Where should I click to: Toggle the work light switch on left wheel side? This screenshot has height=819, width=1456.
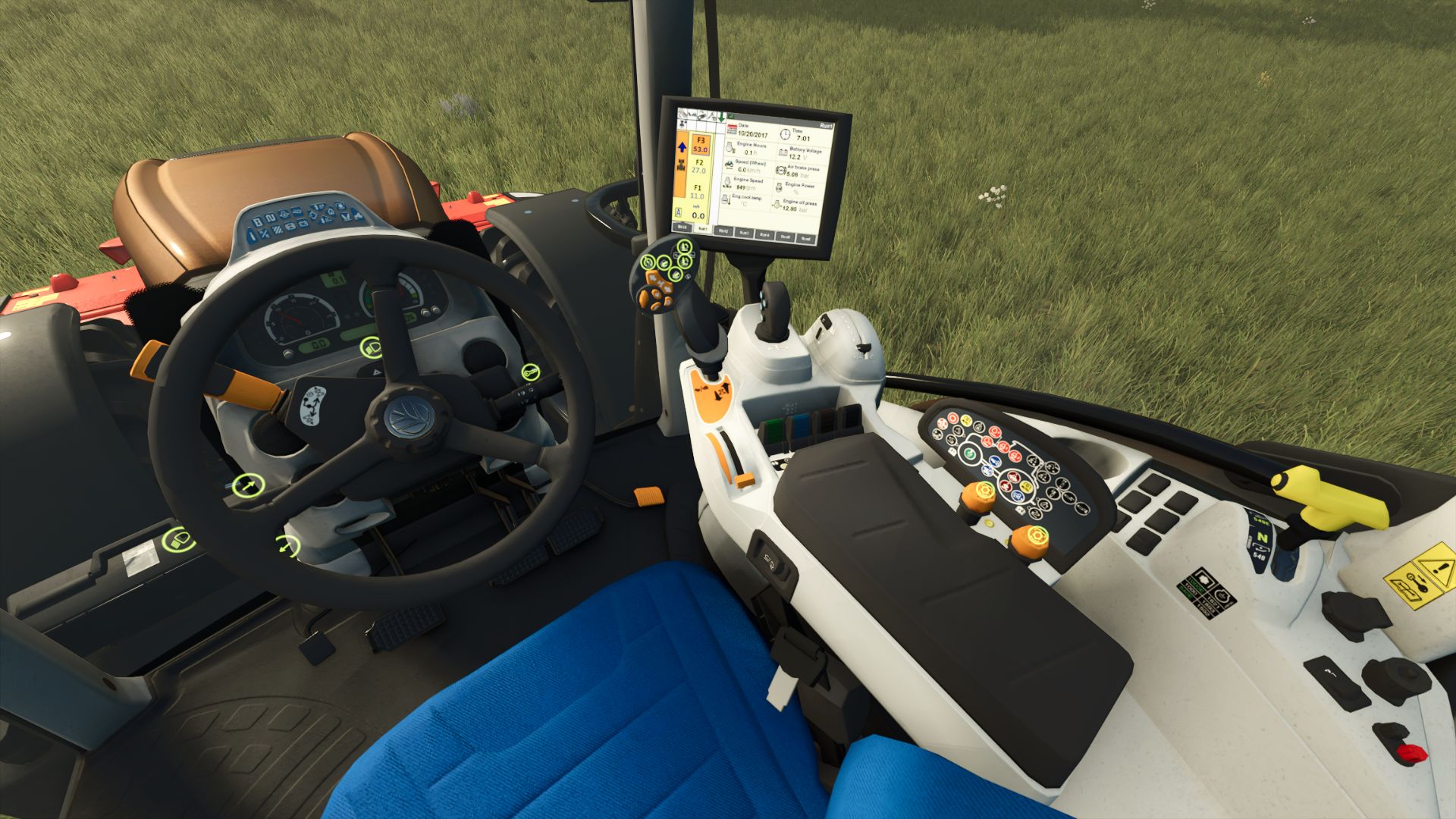[x=180, y=541]
